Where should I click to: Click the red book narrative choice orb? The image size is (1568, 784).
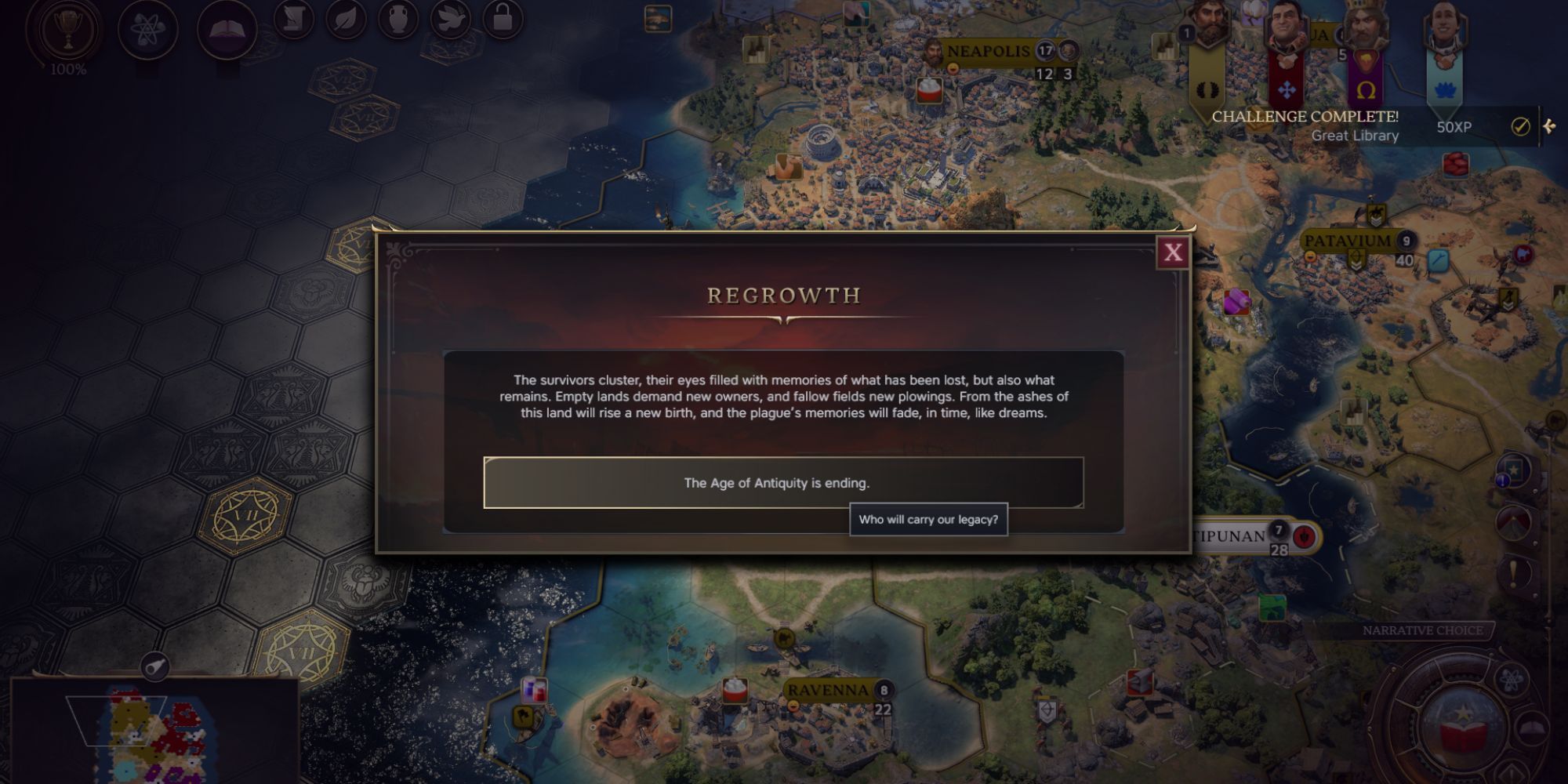pyautogui.click(x=1463, y=729)
